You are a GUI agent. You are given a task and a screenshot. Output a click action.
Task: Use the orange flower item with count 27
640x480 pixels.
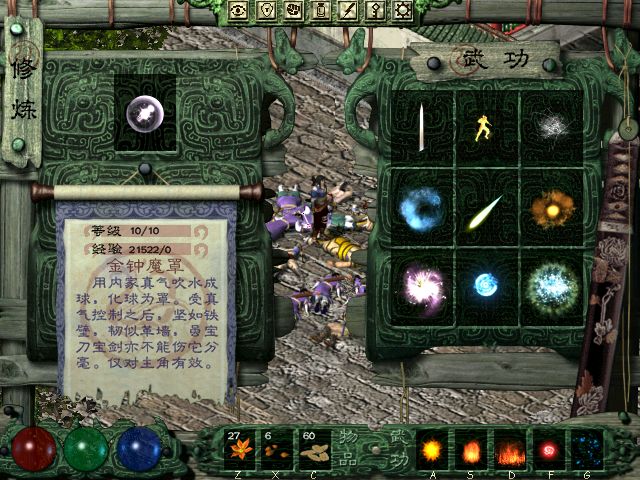click(238, 450)
